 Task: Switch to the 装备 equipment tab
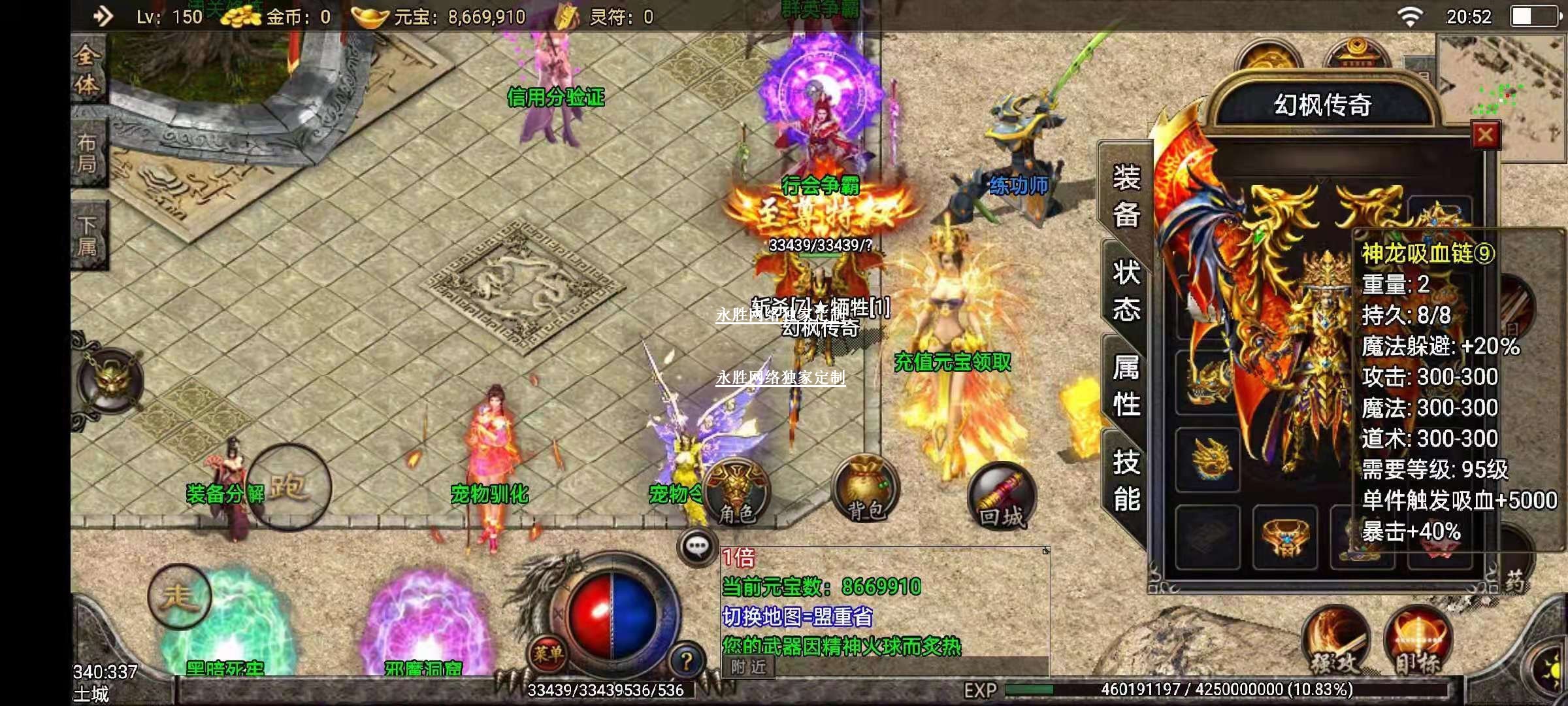pos(1126,195)
